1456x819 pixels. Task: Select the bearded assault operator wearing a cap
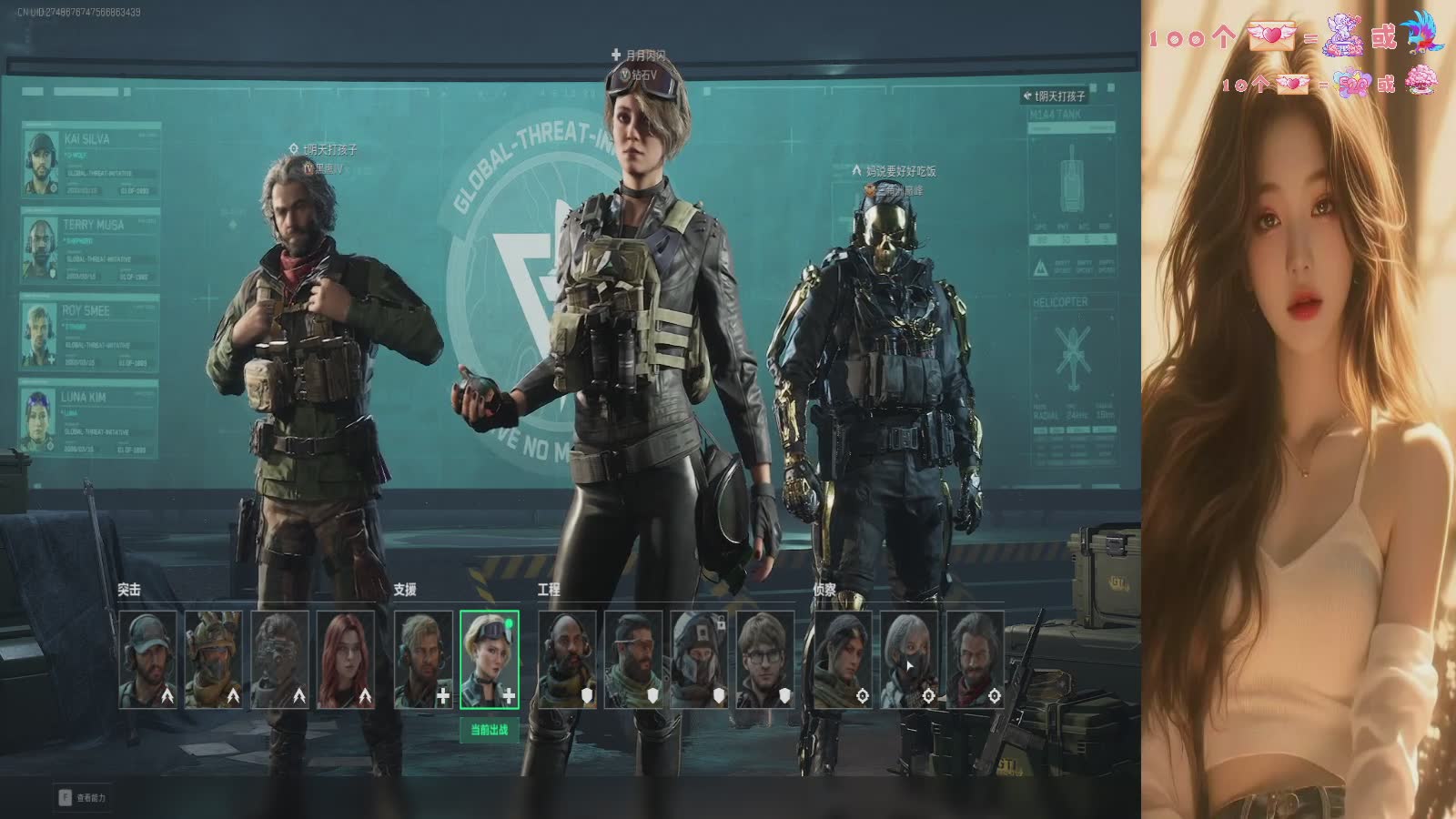click(148, 660)
